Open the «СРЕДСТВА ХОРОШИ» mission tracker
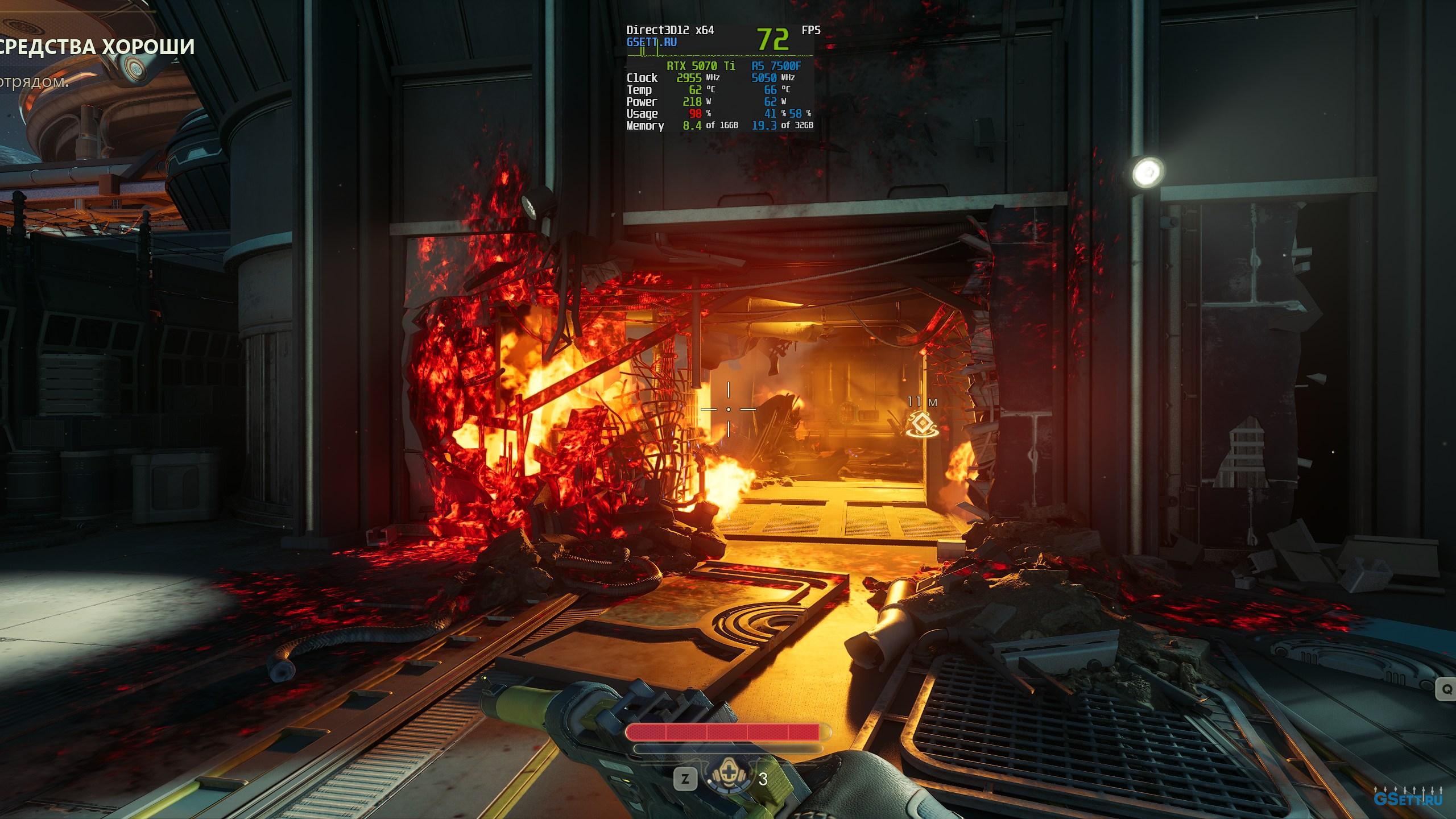1456x819 pixels. (x=97, y=47)
